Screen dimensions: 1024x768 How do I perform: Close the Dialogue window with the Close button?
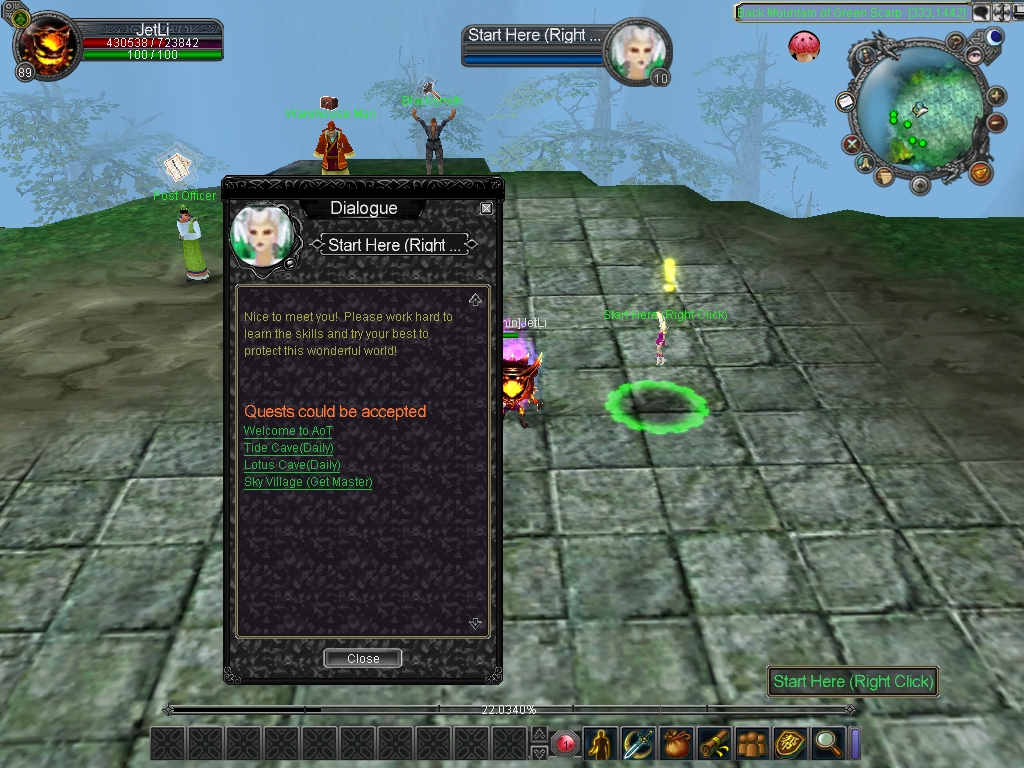click(x=363, y=658)
